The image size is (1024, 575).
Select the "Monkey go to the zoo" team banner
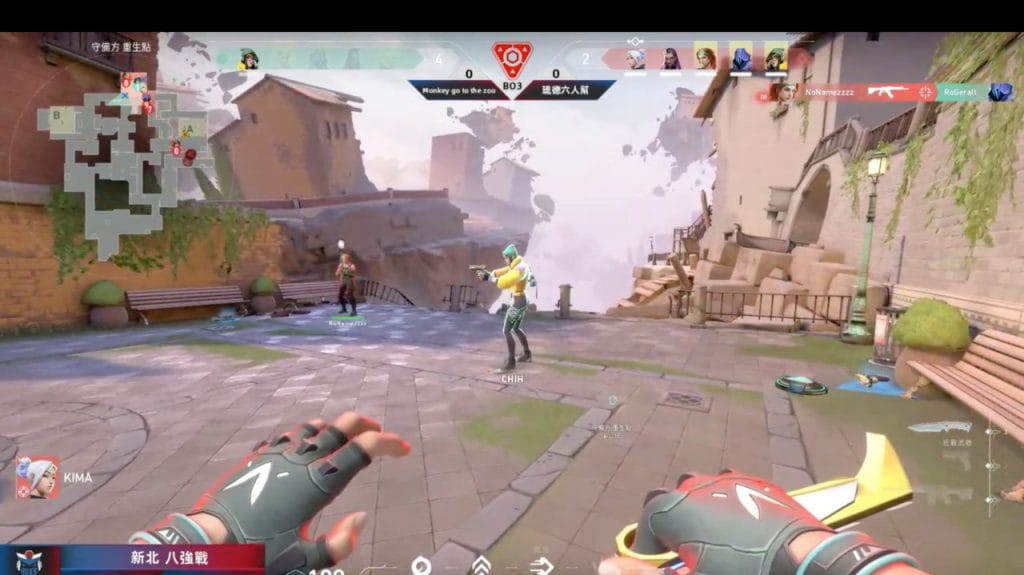pos(458,88)
